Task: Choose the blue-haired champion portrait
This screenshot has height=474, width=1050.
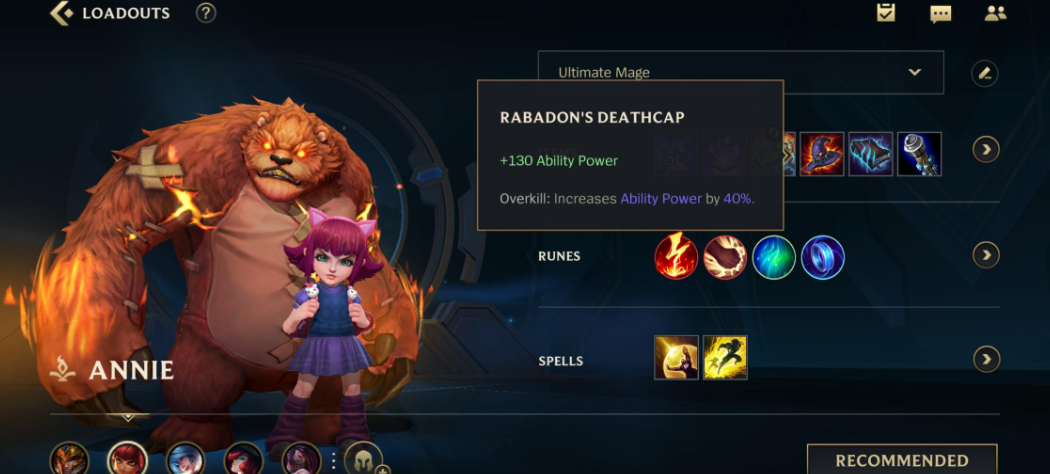Action: (185, 460)
